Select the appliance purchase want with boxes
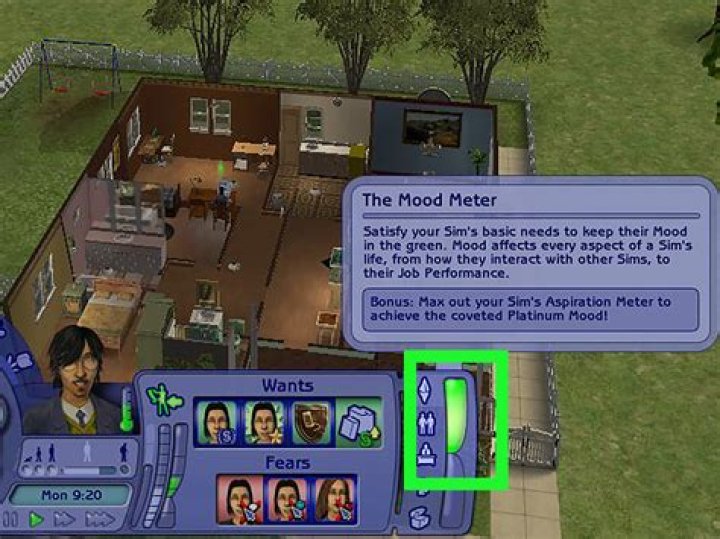Screen dimensions: 720x539 358,424
